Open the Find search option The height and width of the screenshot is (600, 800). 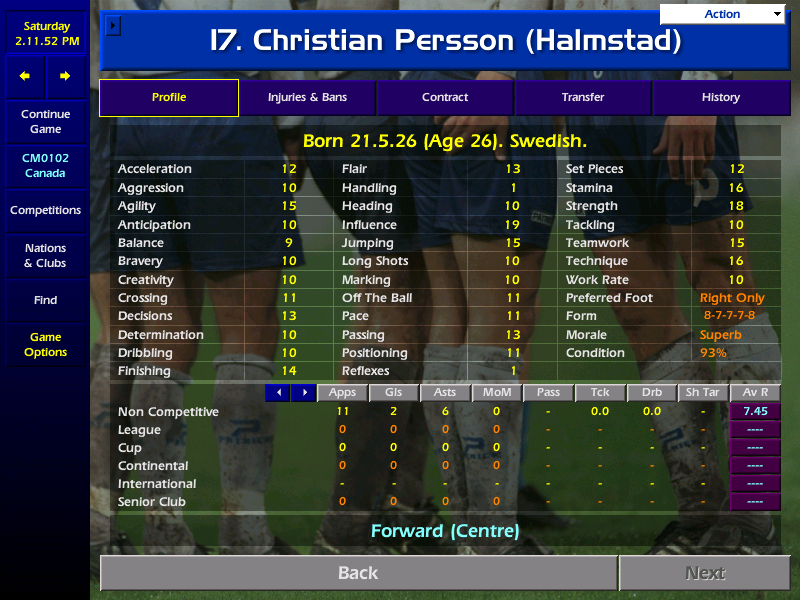(x=45, y=300)
